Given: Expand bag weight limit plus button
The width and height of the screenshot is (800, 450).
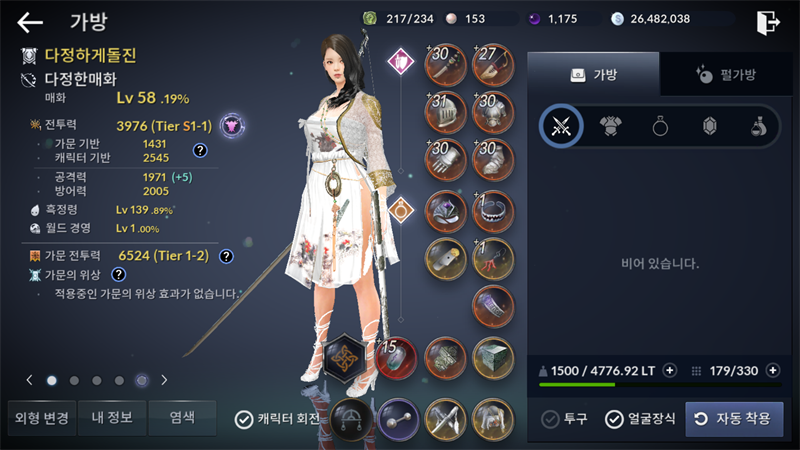Looking at the screenshot, I should point(670,370).
